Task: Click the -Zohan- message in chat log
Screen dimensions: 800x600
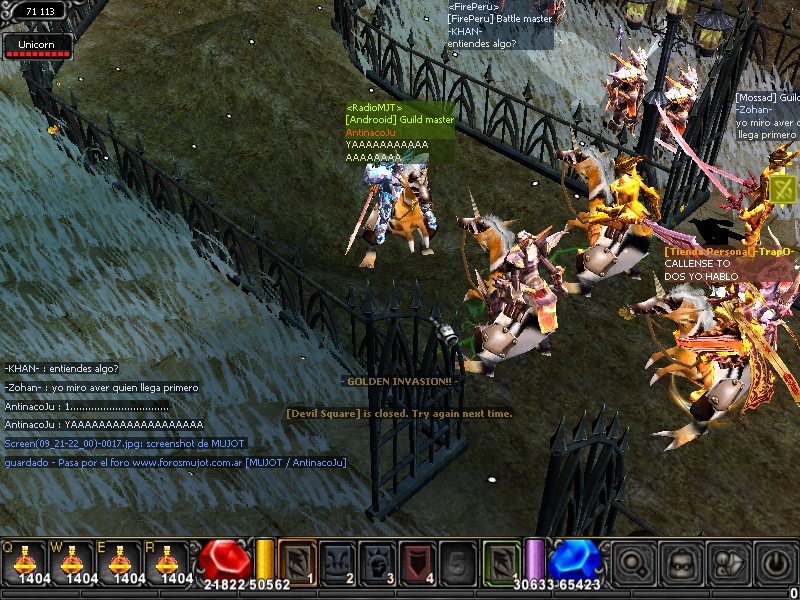Action: click(101, 387)
